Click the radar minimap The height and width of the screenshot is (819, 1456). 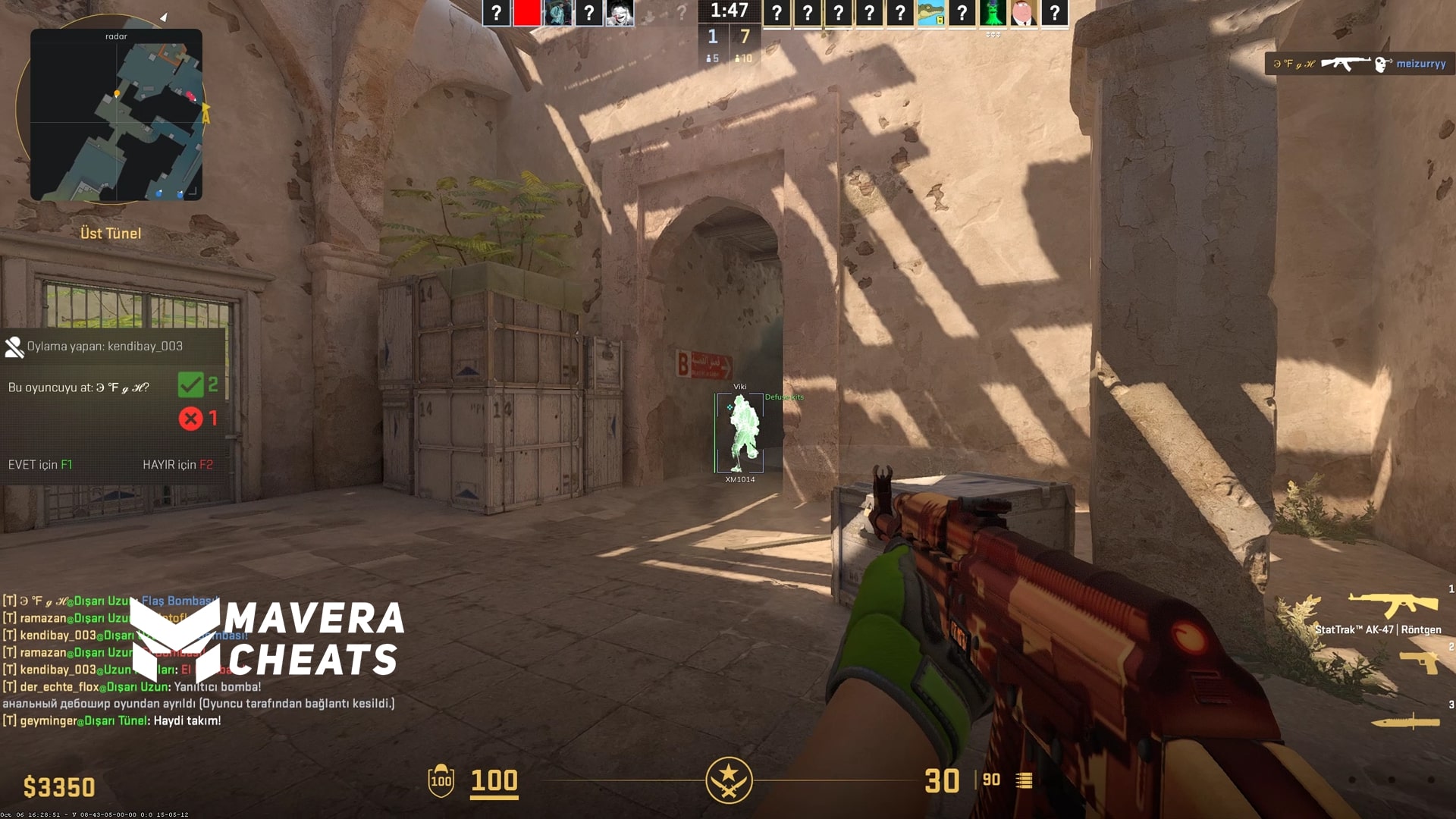[x=116, y=115]
